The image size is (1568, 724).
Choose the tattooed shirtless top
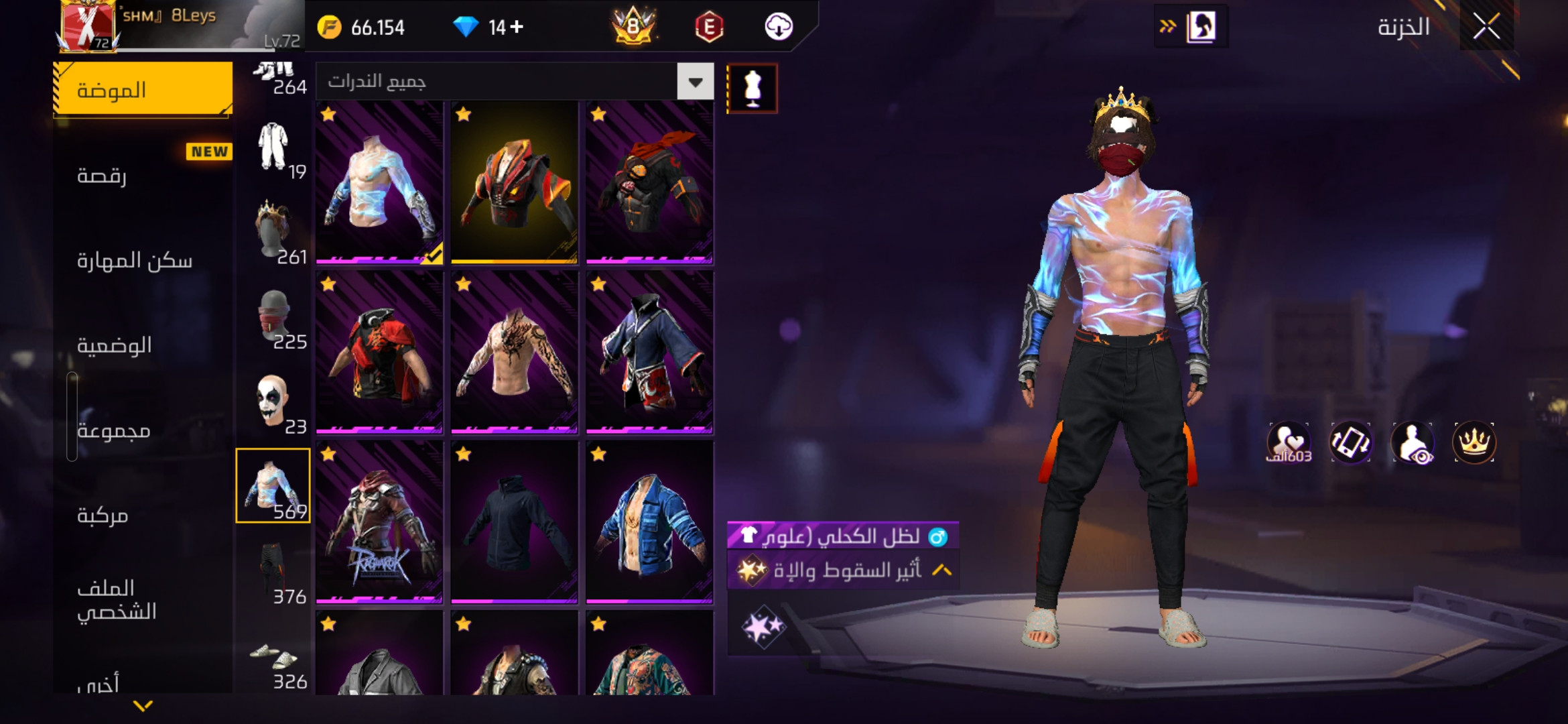[x=514, y=353]
